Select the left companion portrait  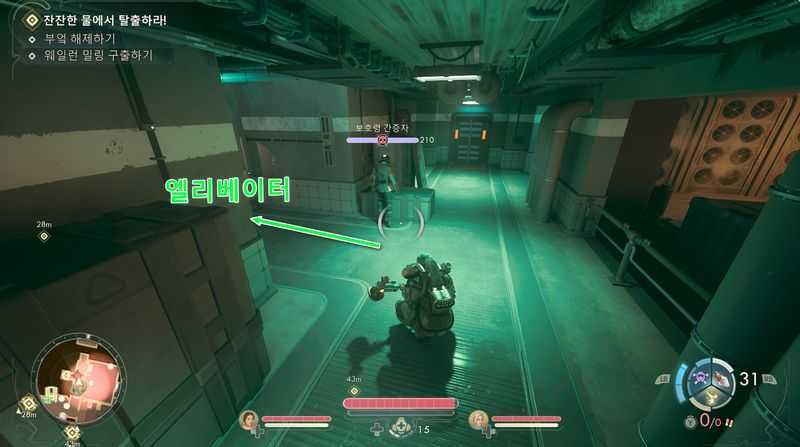[x=249, y=419]
